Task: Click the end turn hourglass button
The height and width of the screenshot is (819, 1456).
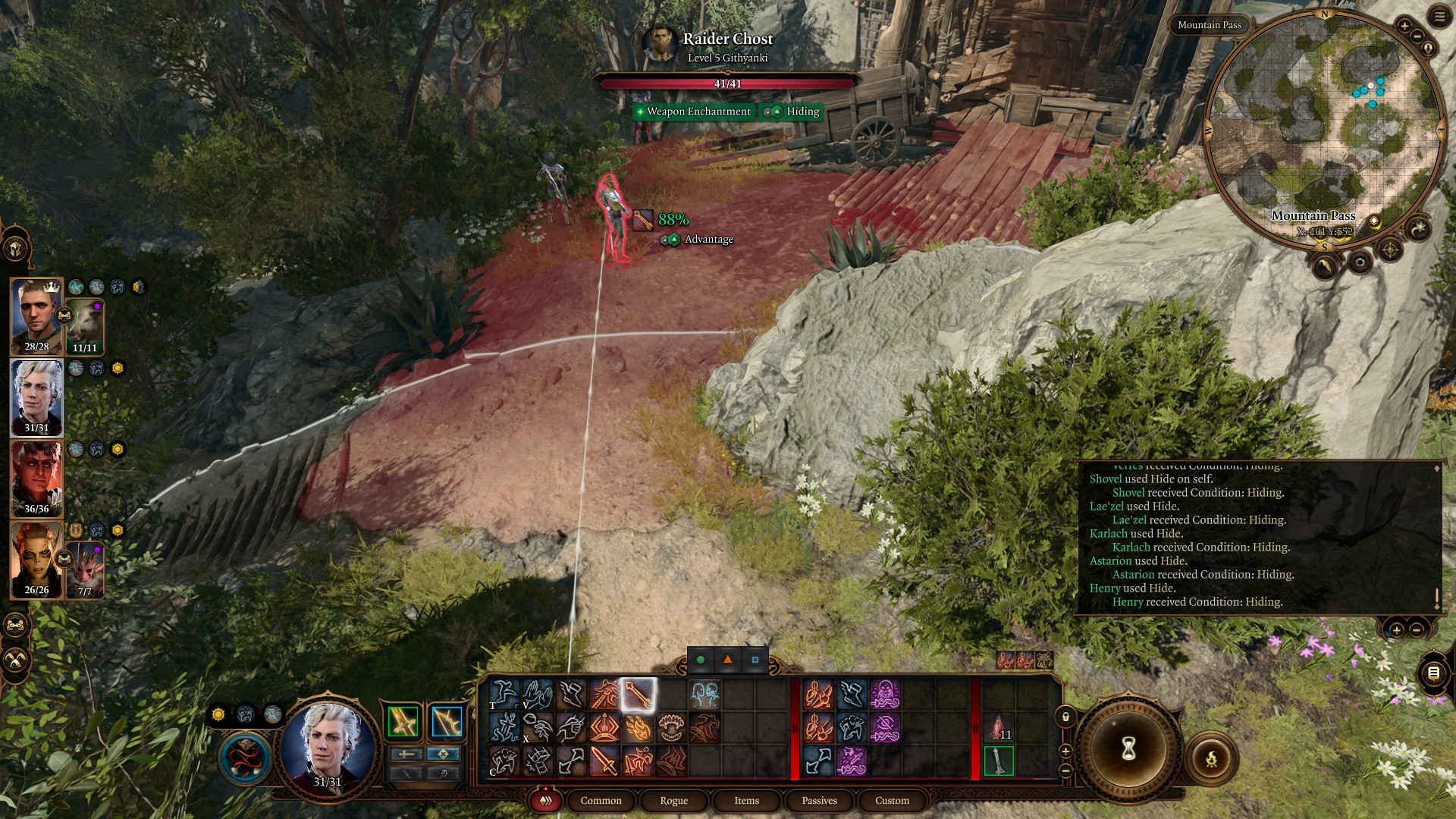Action: click(1128, 749)
